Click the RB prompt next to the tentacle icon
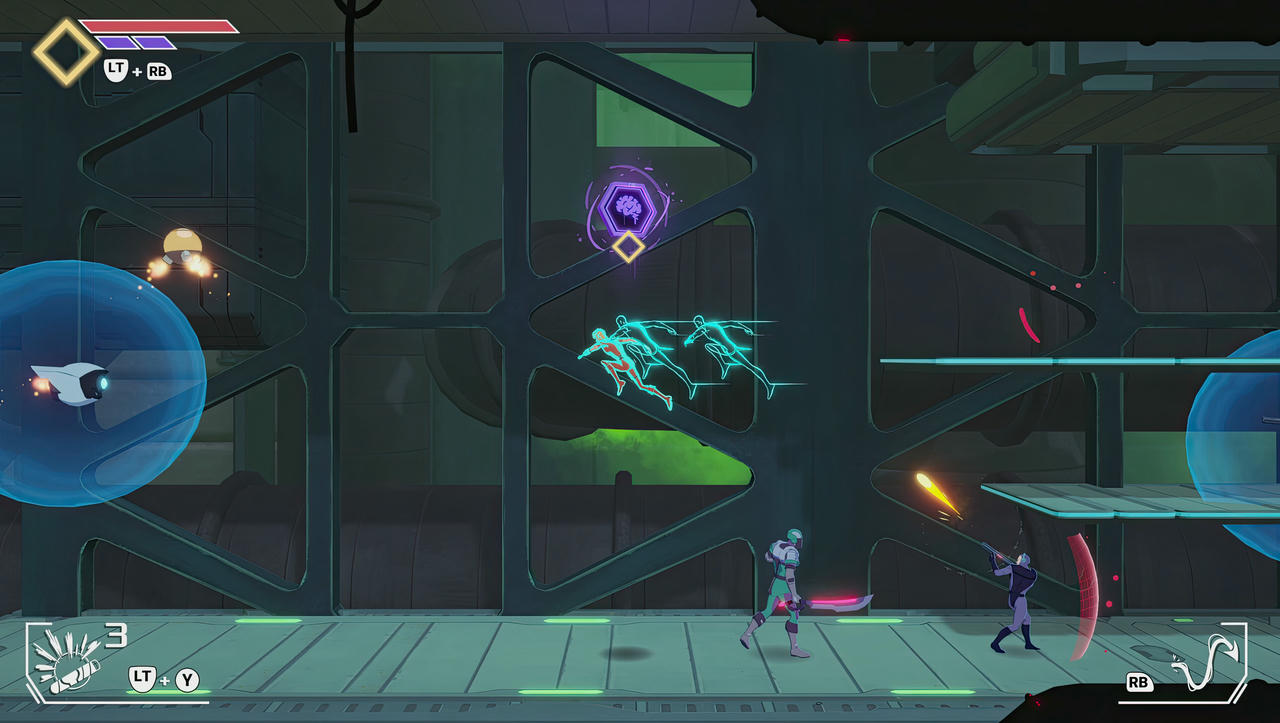Image resolution: width=1280 pixels, height=723 pixels. tap(1138, 682)
